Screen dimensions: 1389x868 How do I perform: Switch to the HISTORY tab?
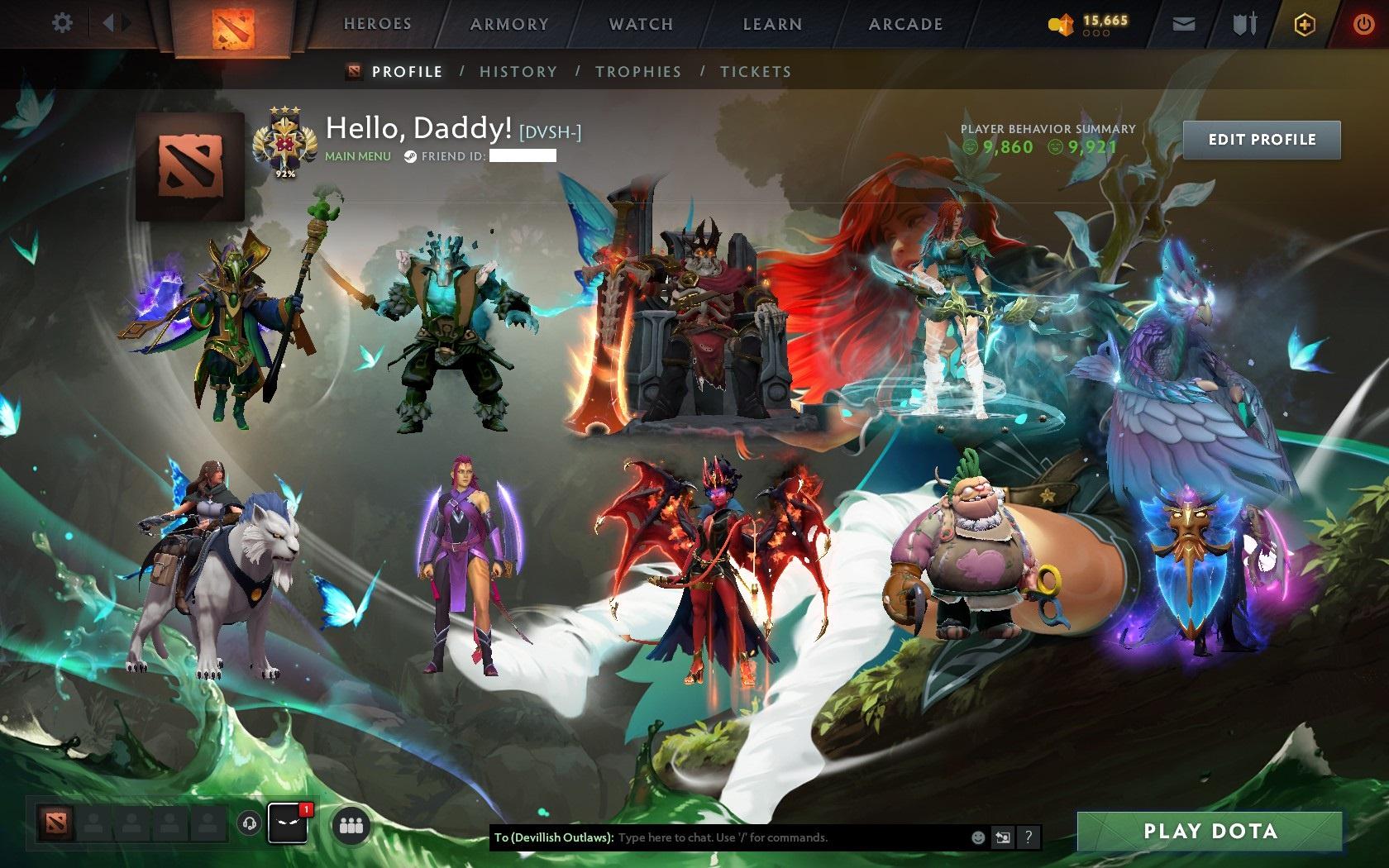518,72
